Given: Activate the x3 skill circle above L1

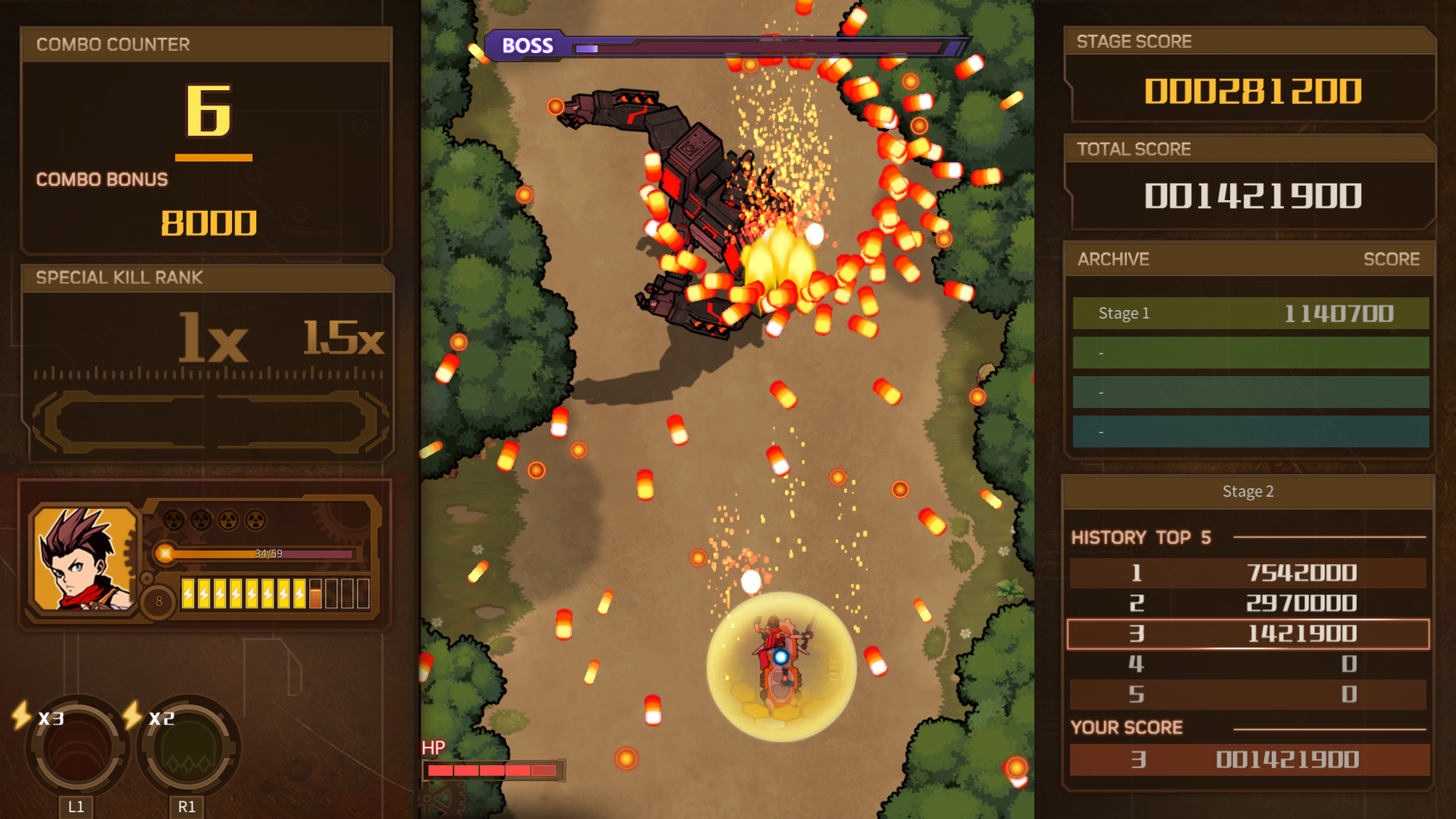Looking at the screenshot, I should point(77,747).
